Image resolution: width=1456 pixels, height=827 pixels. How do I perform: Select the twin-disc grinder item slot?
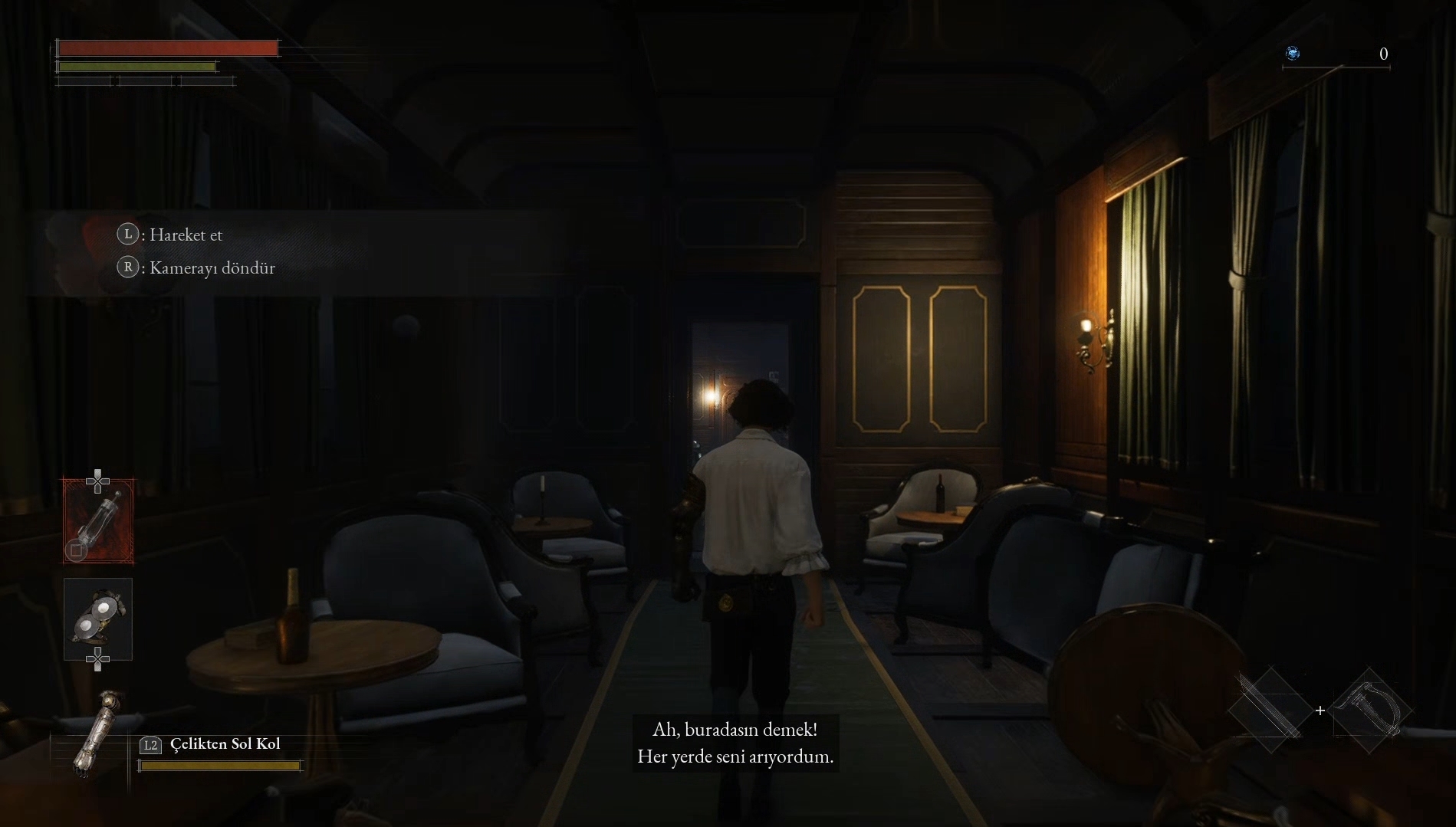(x=98, y=619)
